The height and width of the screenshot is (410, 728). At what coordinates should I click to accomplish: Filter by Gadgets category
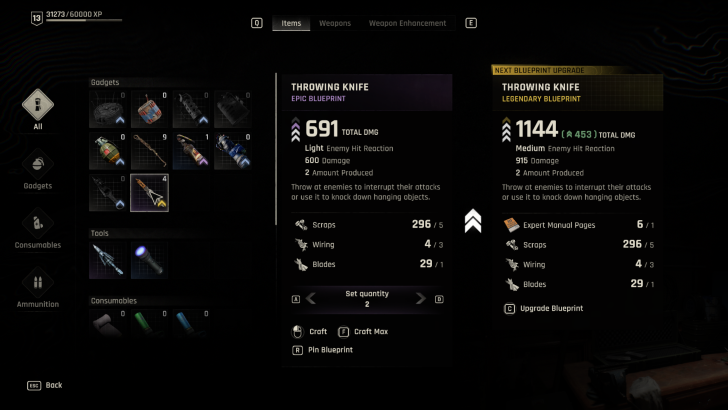click(x=38, y=168)
